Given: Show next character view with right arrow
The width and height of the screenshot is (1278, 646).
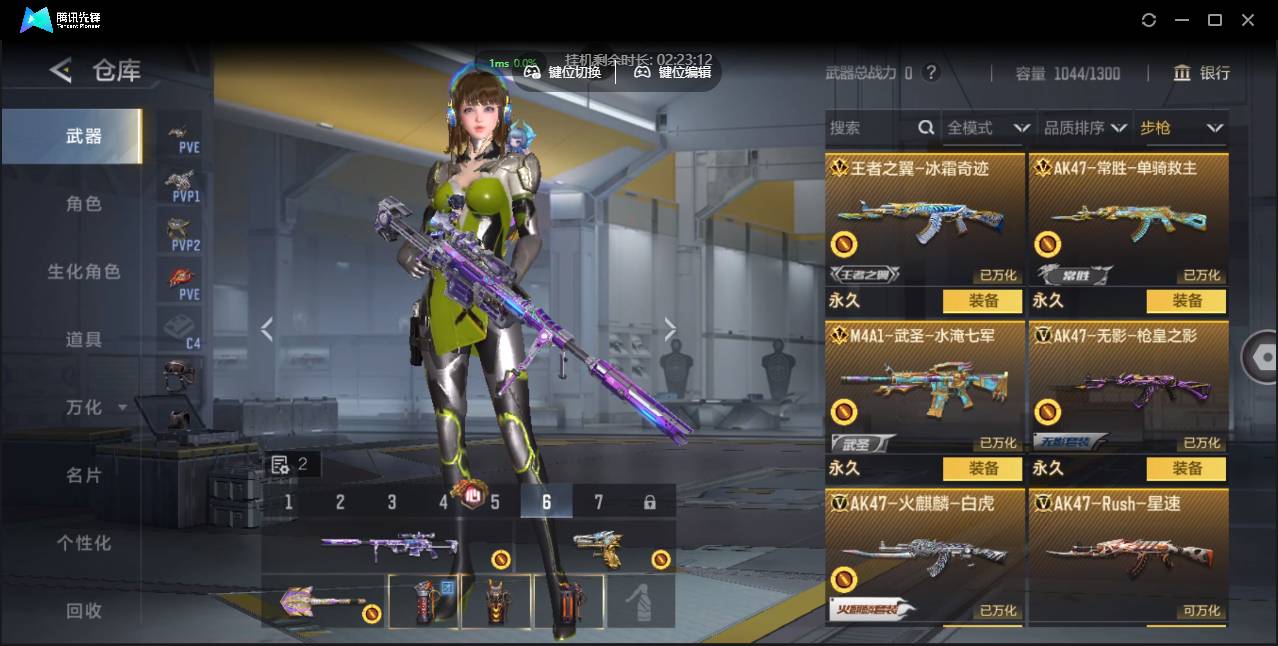Looking at the screenshot, I should pyautogui.click(x=670, y=330).
